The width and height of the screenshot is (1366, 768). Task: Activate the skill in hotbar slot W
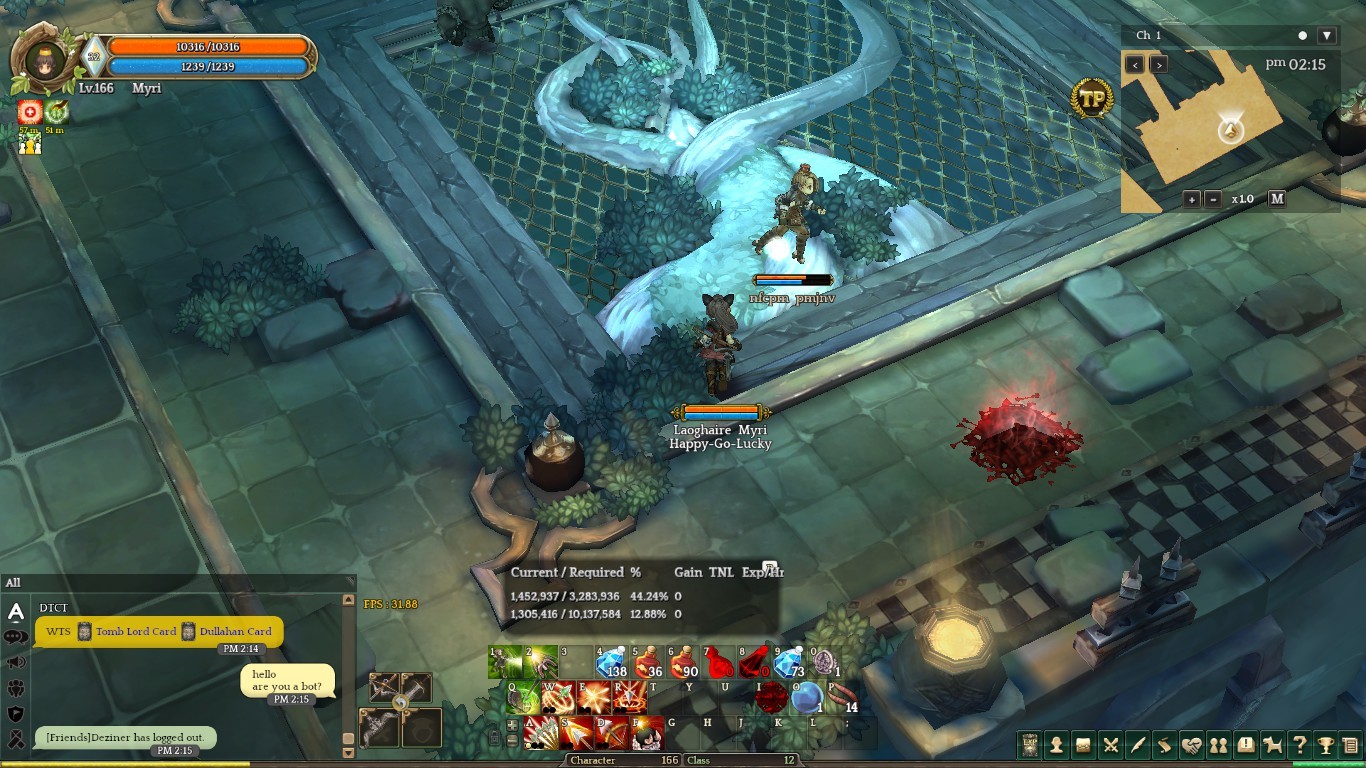558,697
